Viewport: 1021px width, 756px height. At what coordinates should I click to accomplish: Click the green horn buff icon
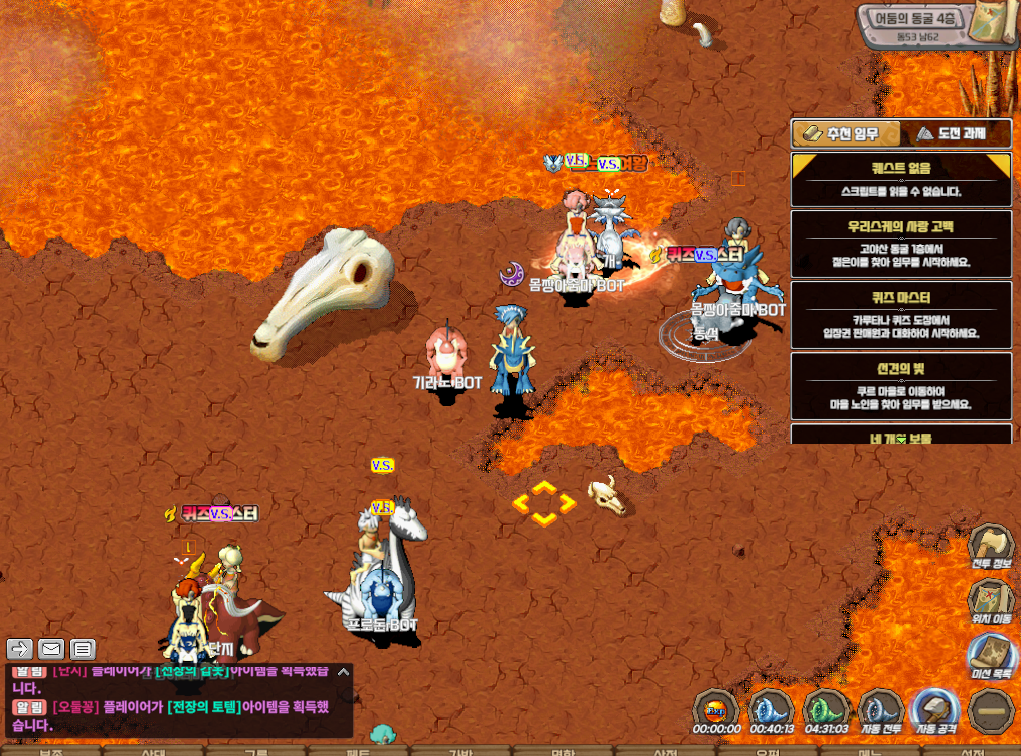click(826, 709)
